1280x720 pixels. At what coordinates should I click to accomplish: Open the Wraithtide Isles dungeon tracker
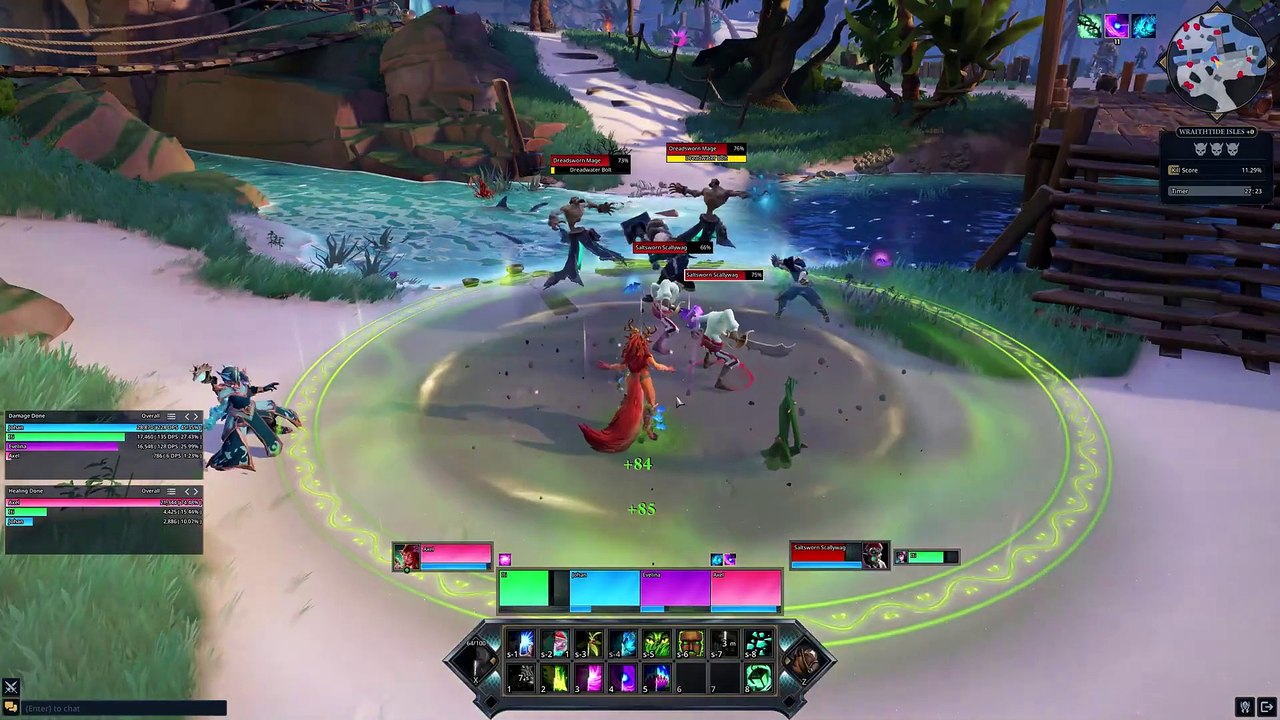pyautogui.click(x=1215, y=132)
